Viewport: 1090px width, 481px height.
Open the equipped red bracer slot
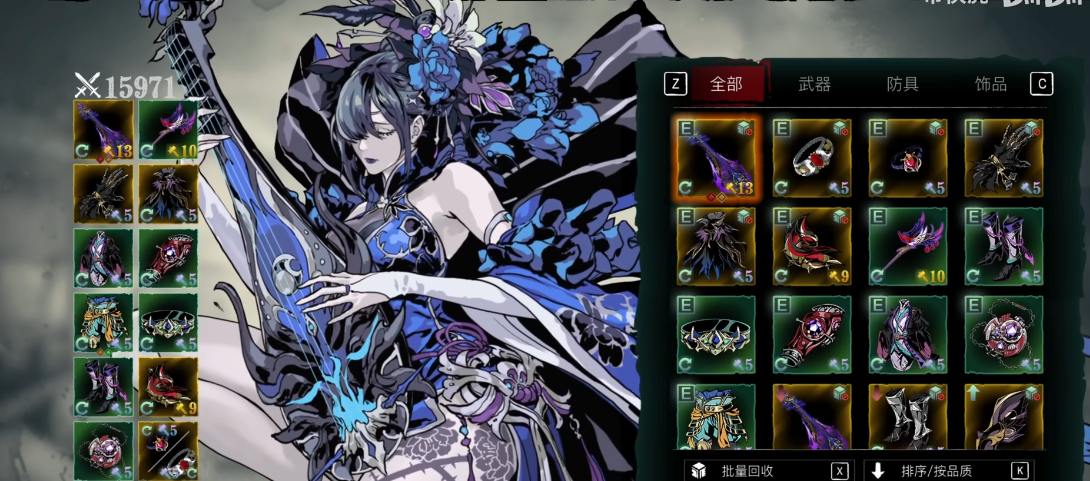(168, 258)
